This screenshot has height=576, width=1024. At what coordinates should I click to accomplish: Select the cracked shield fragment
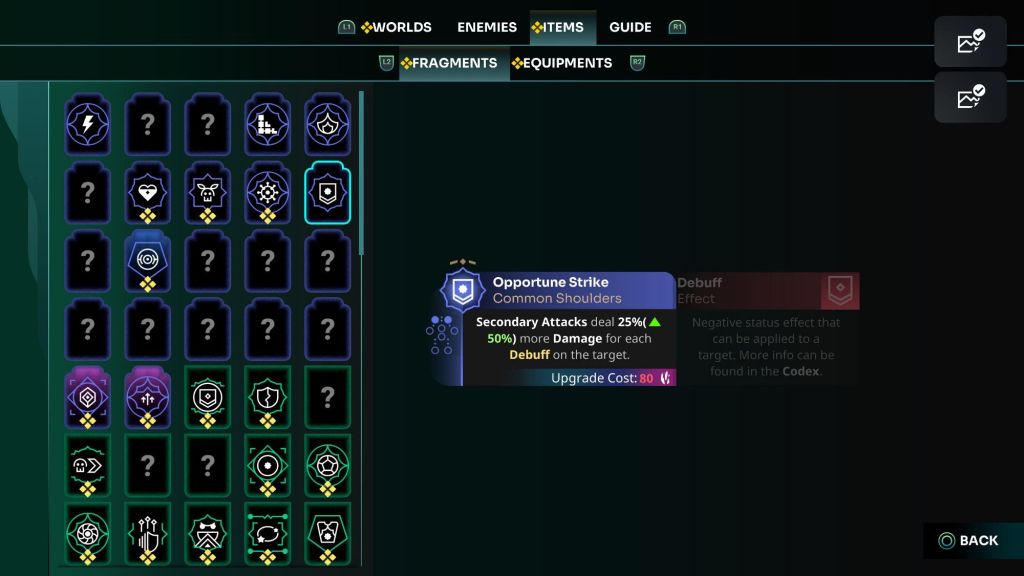point(267,394)
